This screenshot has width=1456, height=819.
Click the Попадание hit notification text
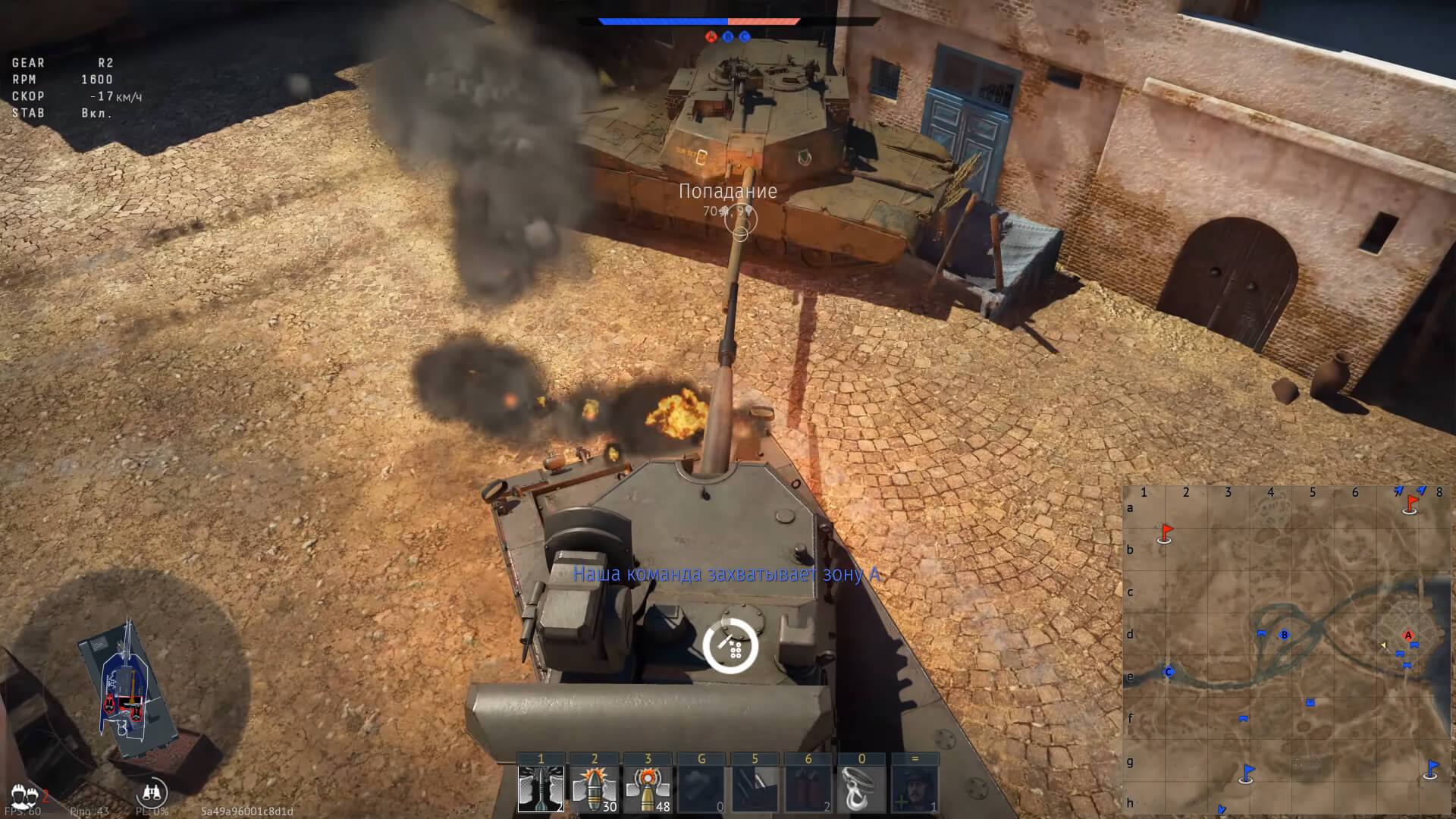728,192
